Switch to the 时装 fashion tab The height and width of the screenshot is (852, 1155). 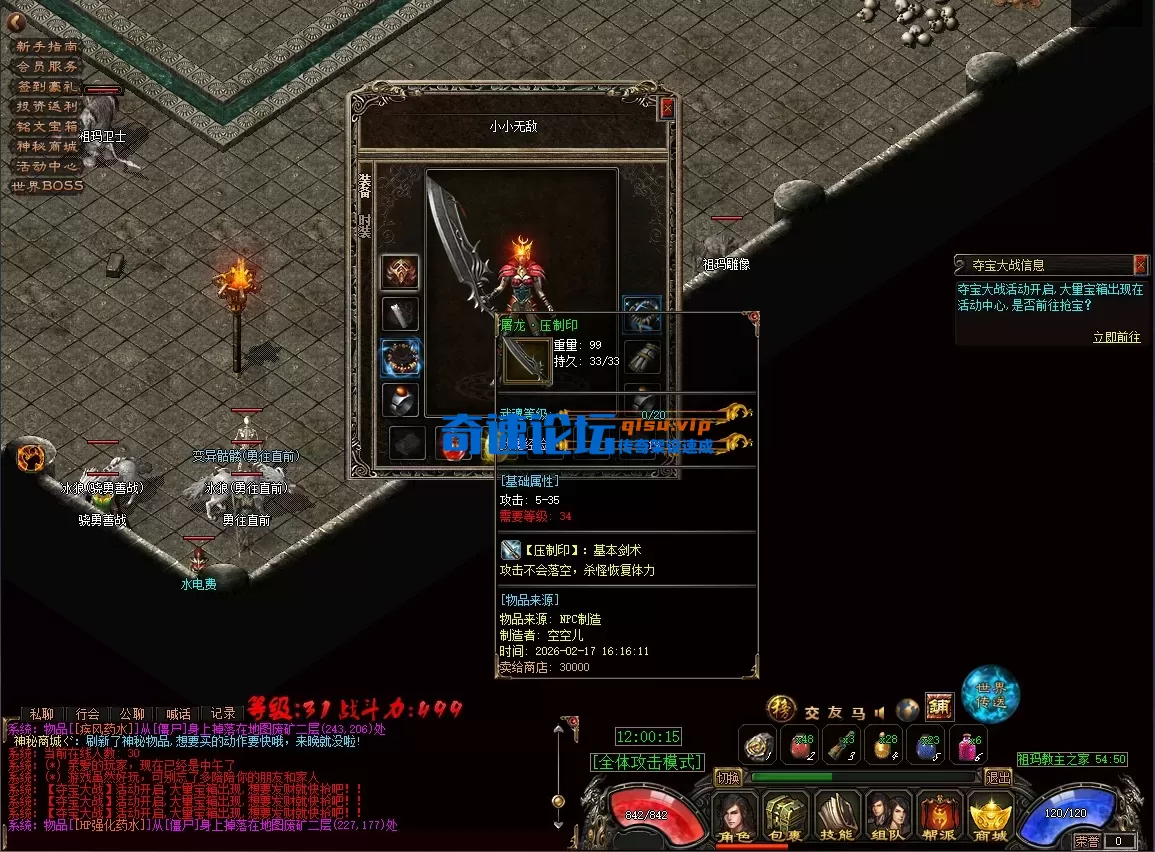click(365, 226)
